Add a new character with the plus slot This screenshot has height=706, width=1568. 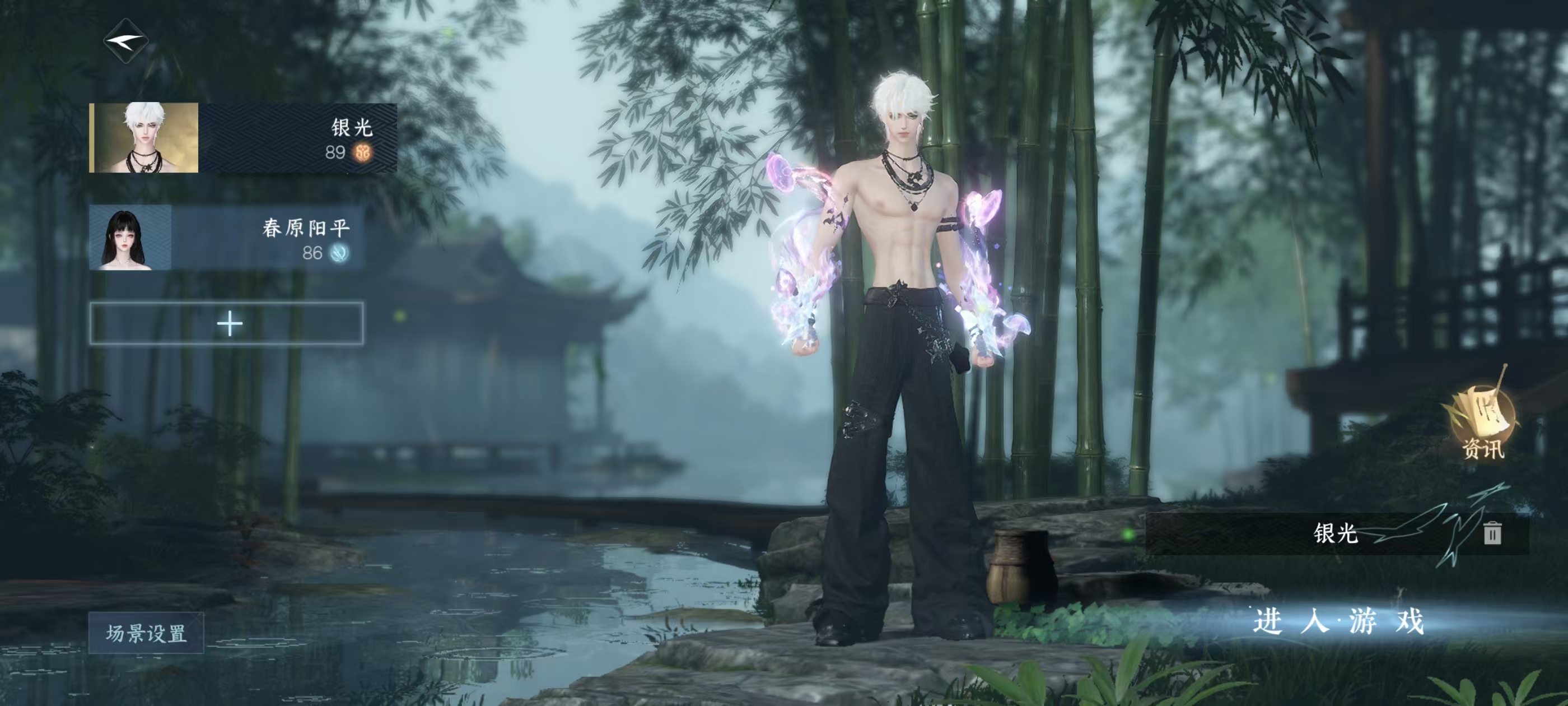[227, 323]
